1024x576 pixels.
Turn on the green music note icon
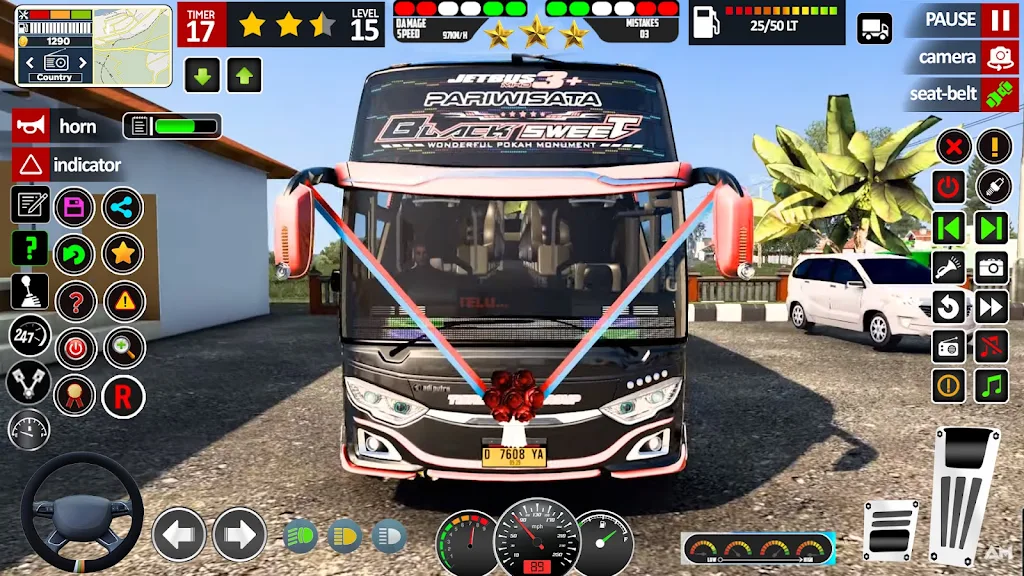coord(992,385)
